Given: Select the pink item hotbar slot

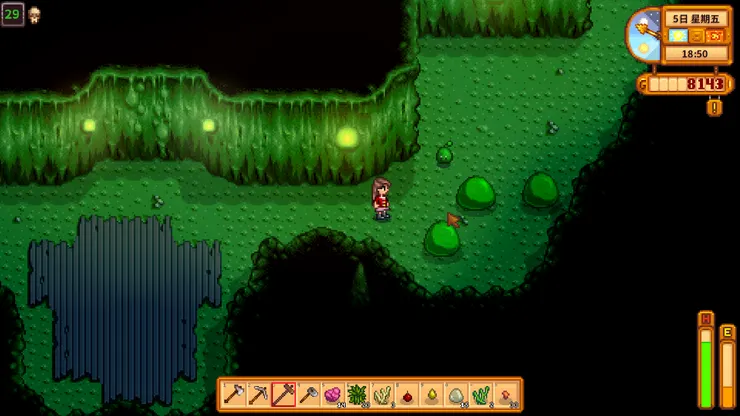Looking at the screenshot, I should [x=333, y=395].
